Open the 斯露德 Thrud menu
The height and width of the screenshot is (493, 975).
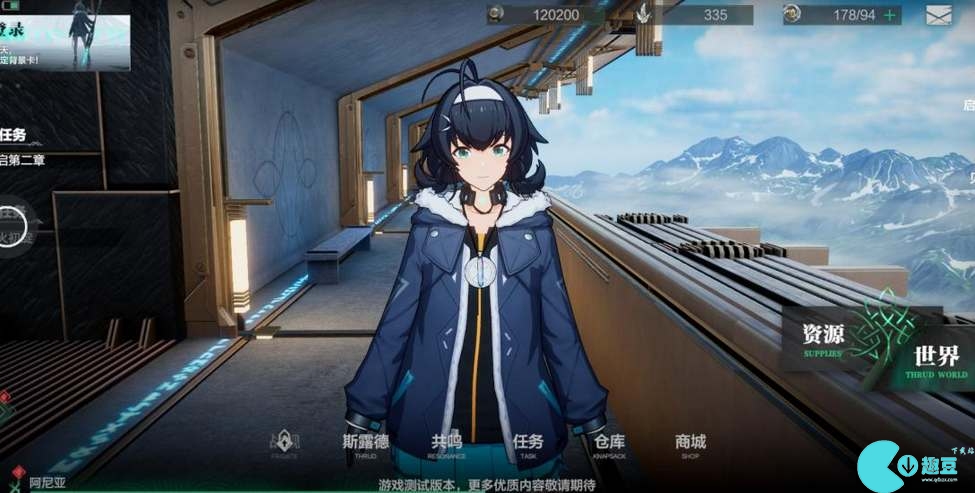click(x=364, y=446)
